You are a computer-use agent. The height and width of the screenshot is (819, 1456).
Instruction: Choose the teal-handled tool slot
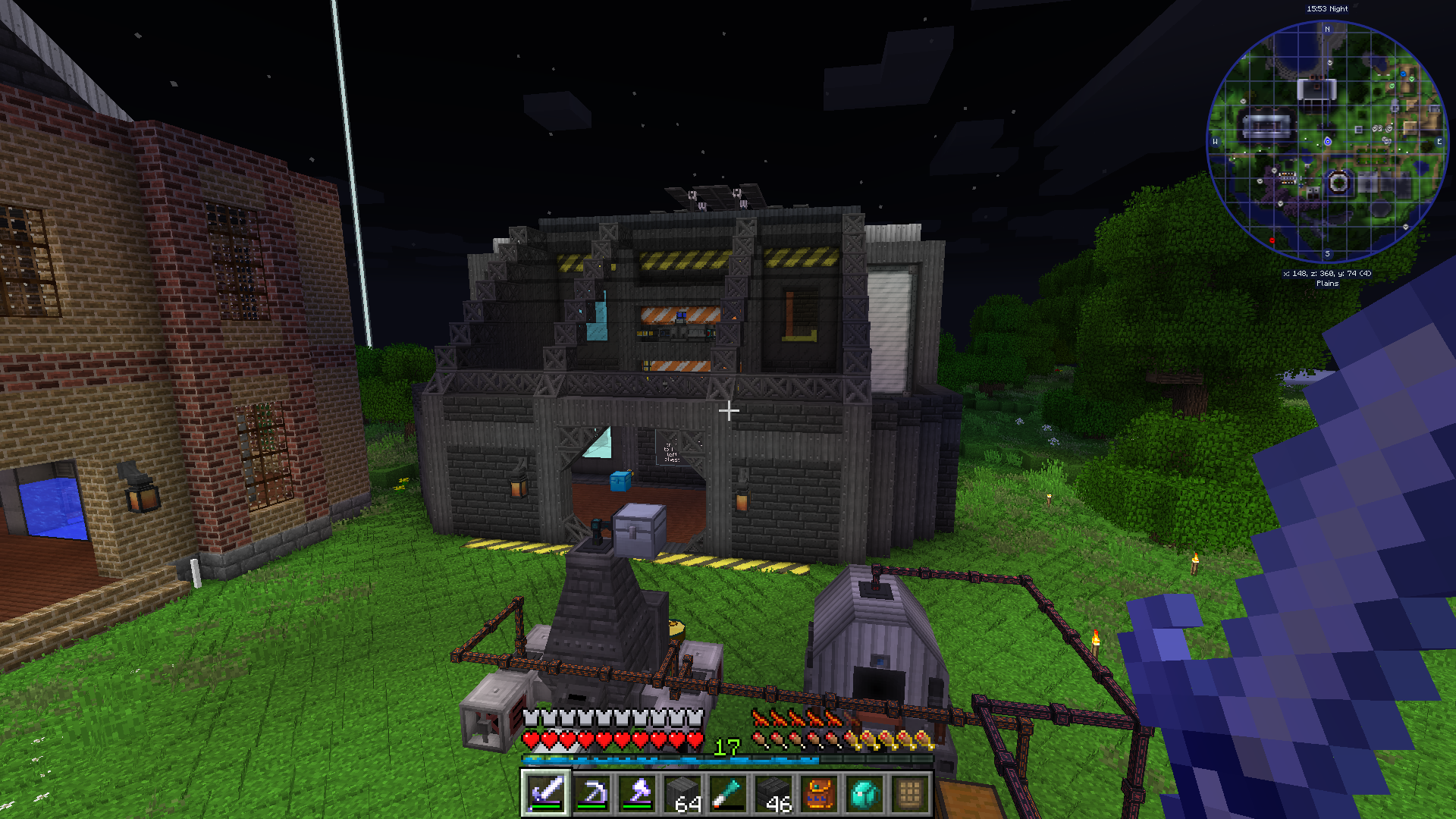[x=727, y=793]
